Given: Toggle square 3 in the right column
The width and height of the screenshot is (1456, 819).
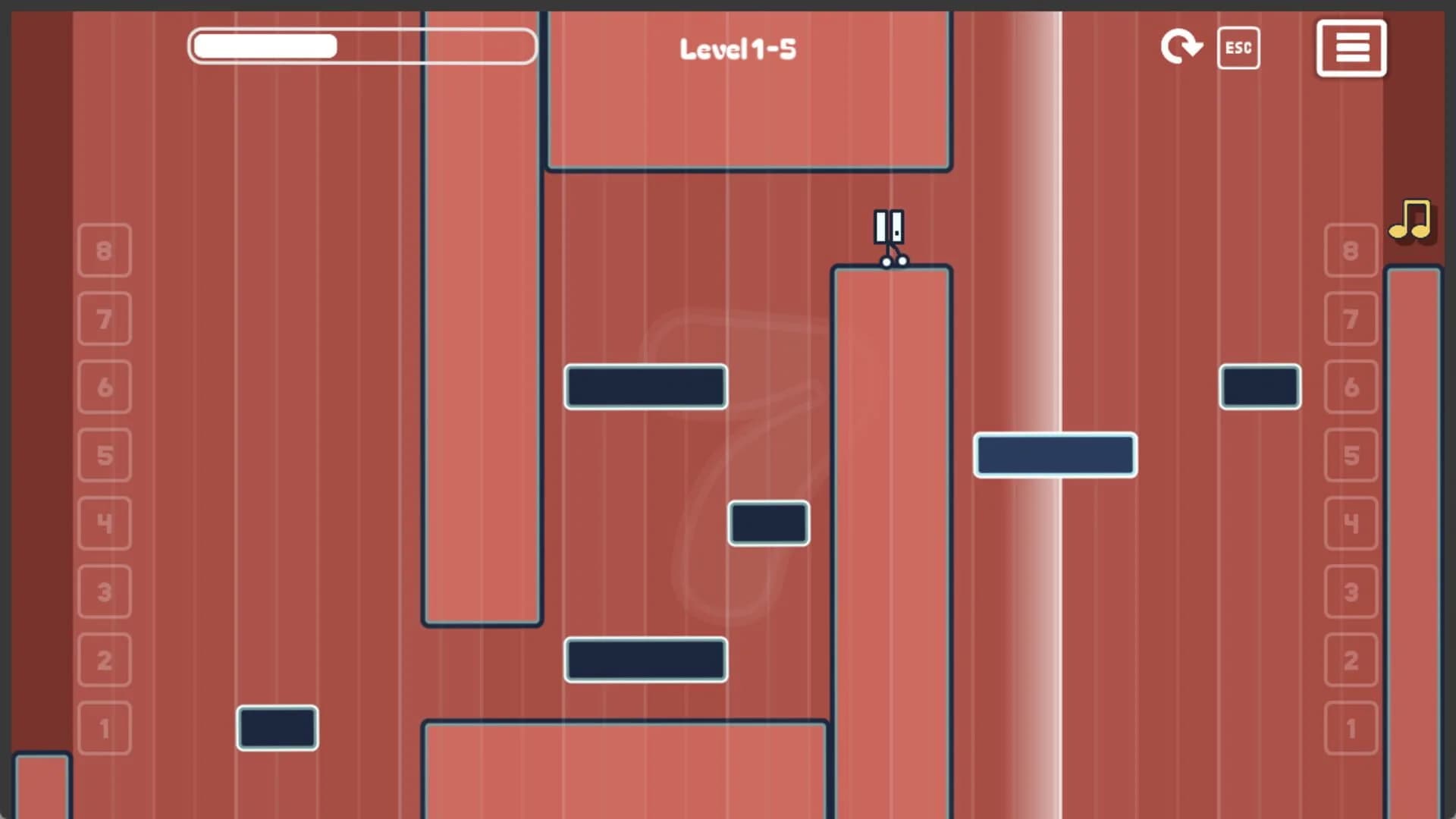Looking at the screenshot, I should (x=1351, y=591).
